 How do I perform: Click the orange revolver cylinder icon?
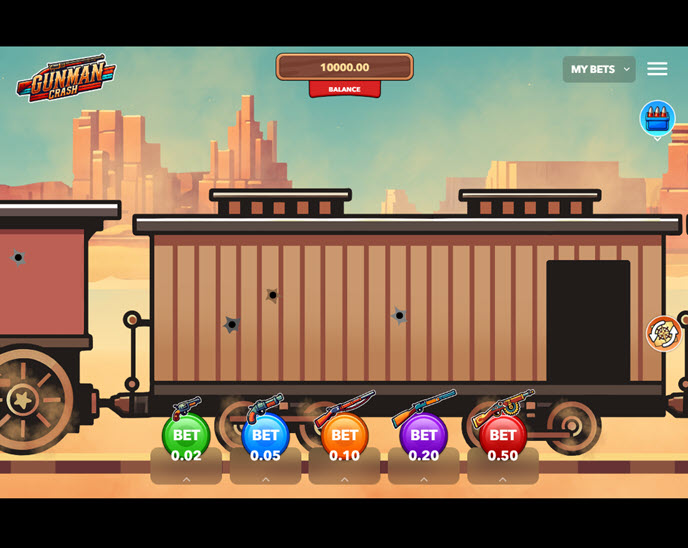pos(663,333)
